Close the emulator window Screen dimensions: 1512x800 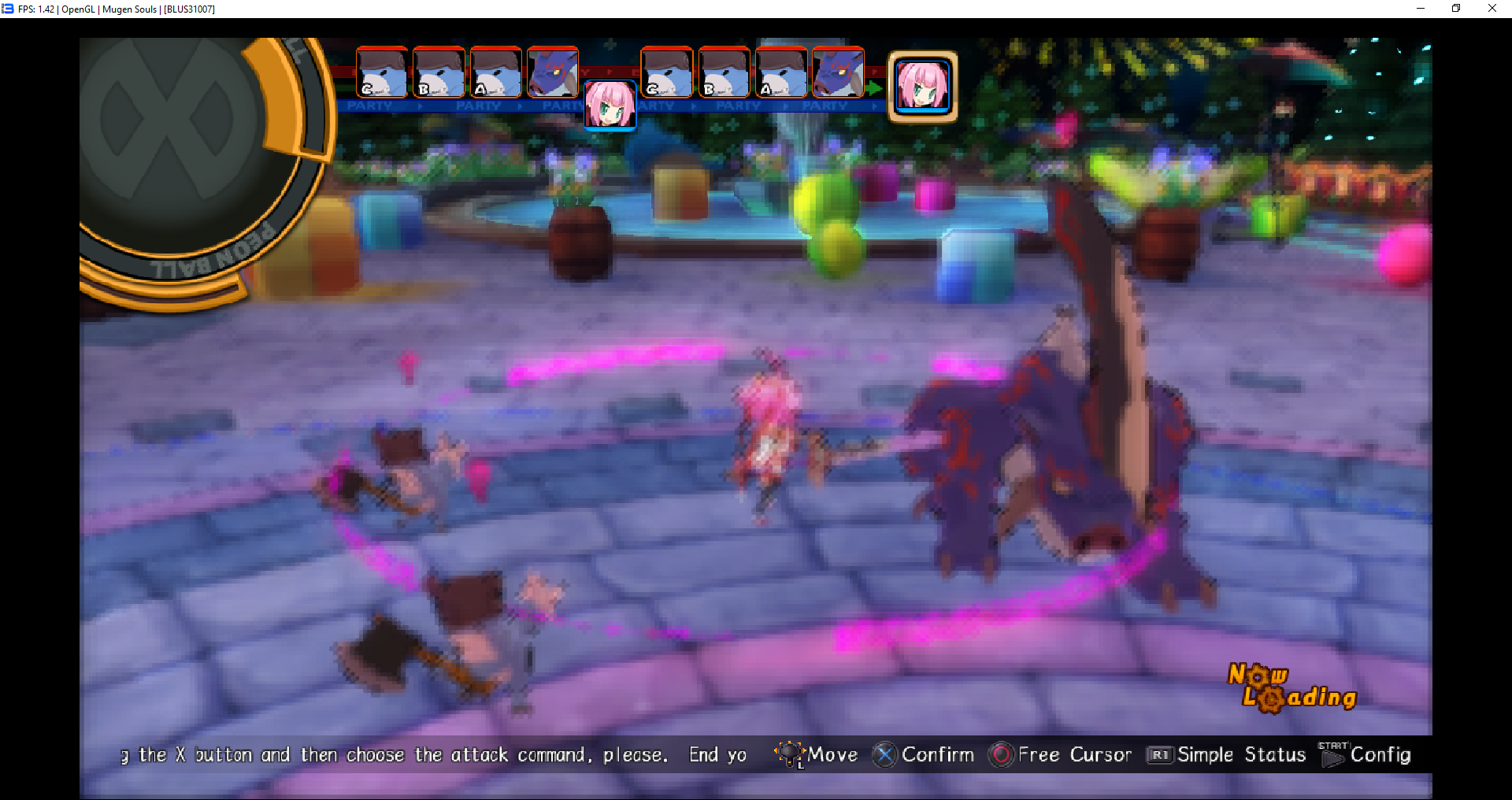tap(1492, 9)
